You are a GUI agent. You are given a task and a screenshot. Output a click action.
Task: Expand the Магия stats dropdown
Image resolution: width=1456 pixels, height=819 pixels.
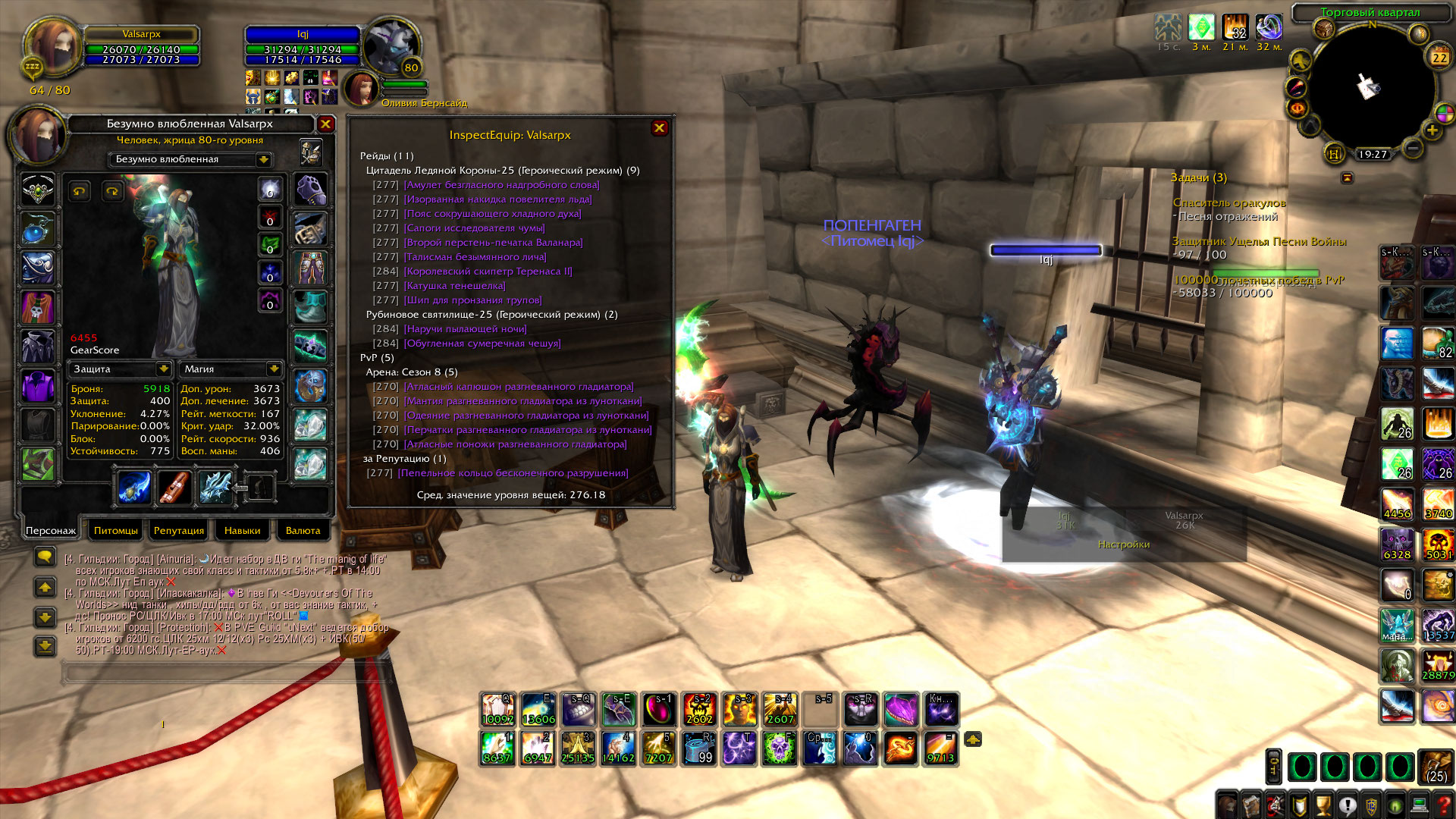click(x=273, y=369)
